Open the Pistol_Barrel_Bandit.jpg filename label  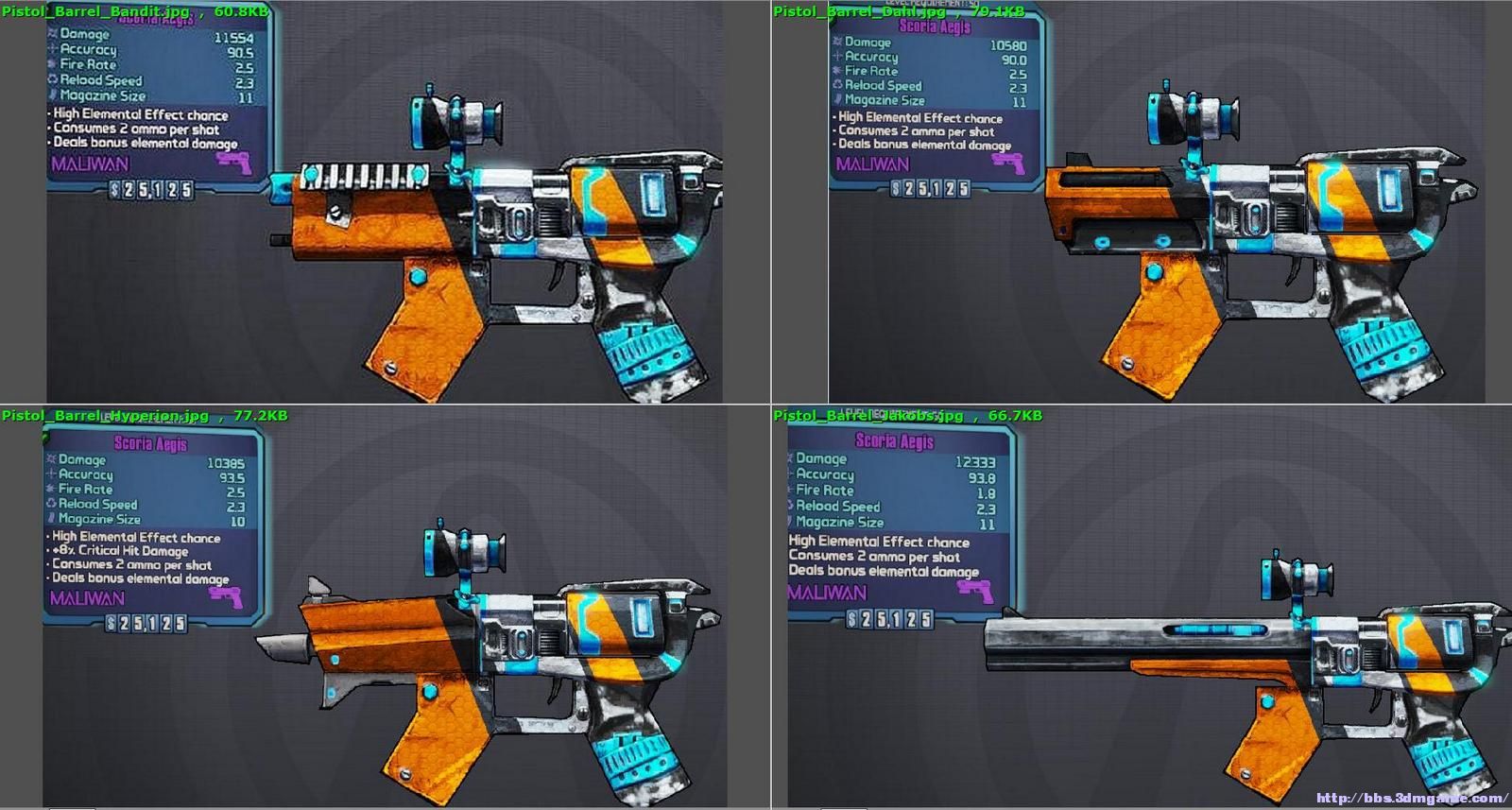click(x=93, y=9)
